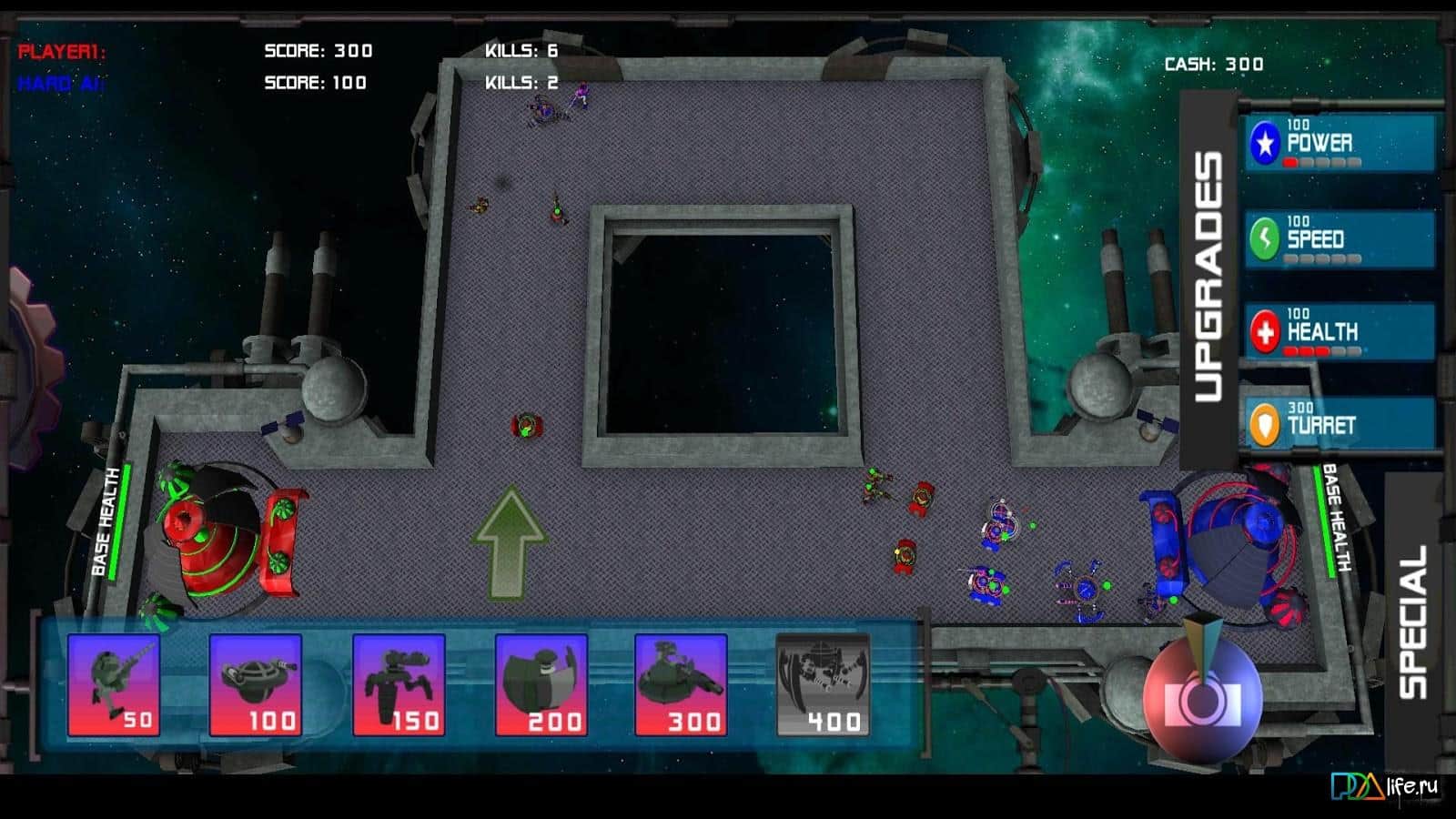Click the CASH: 300 display
1456x819 pixels.
pos(1212,64)
